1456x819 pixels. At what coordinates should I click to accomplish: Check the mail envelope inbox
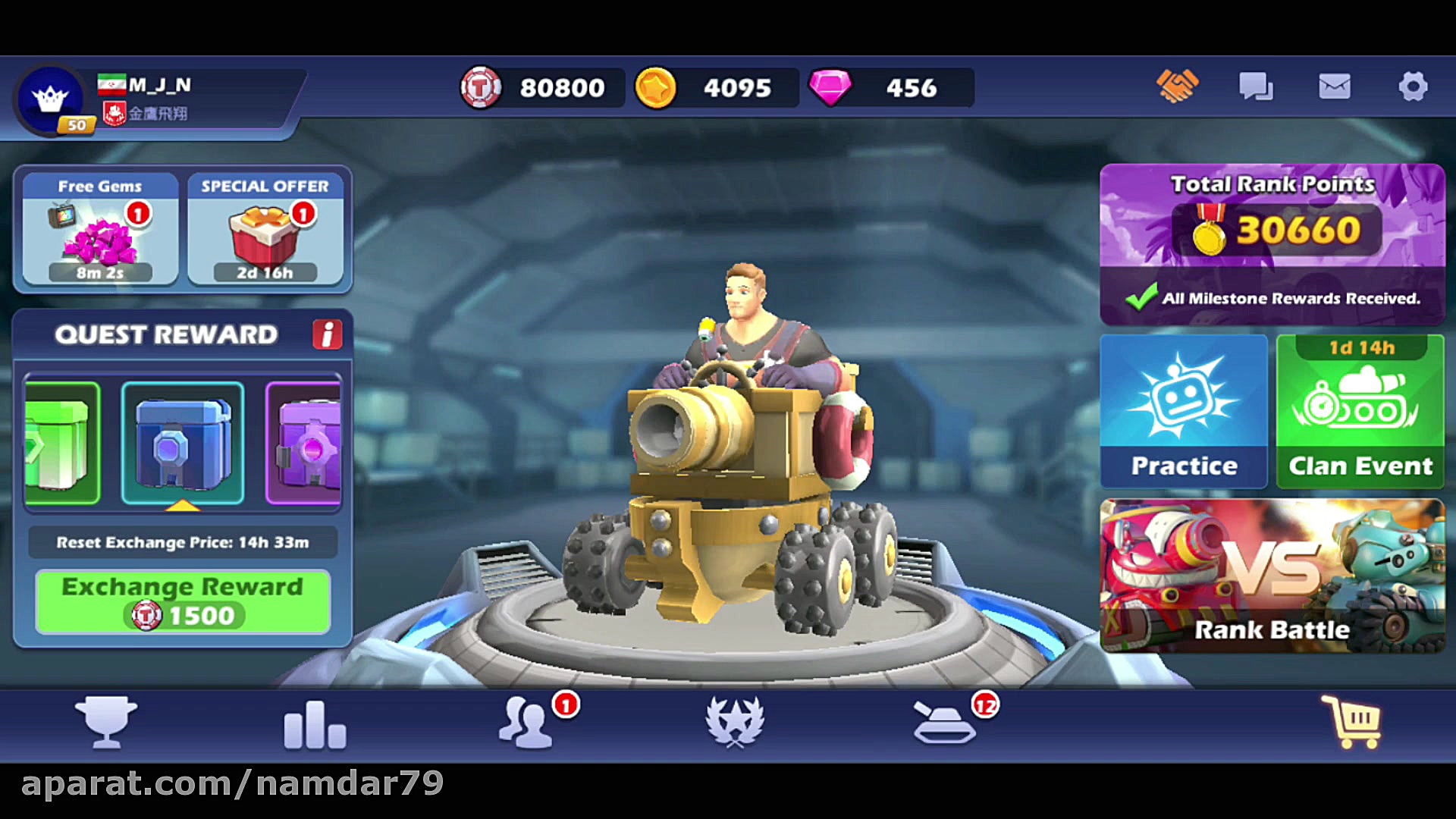(x=1333, y=86)
